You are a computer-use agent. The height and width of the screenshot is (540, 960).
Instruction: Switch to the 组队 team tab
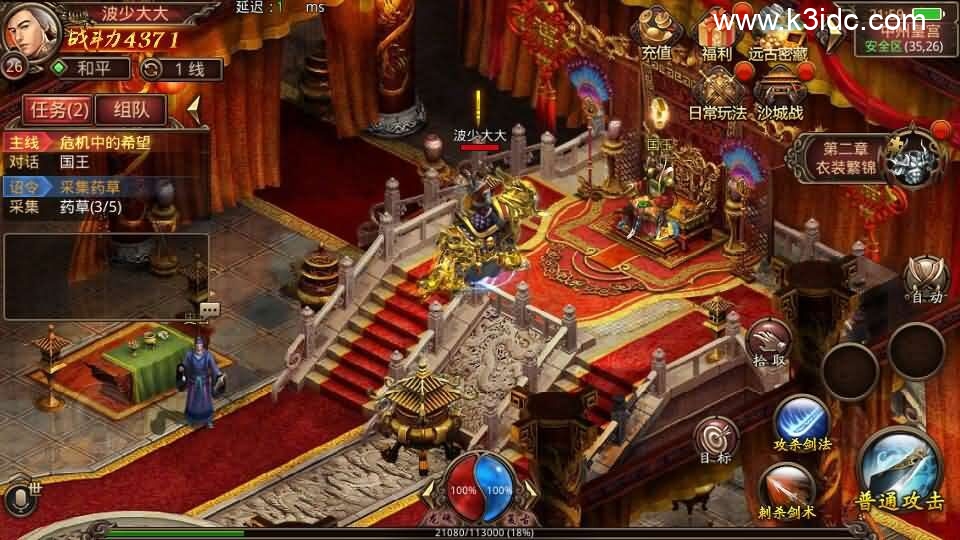(x=131, y=109)
